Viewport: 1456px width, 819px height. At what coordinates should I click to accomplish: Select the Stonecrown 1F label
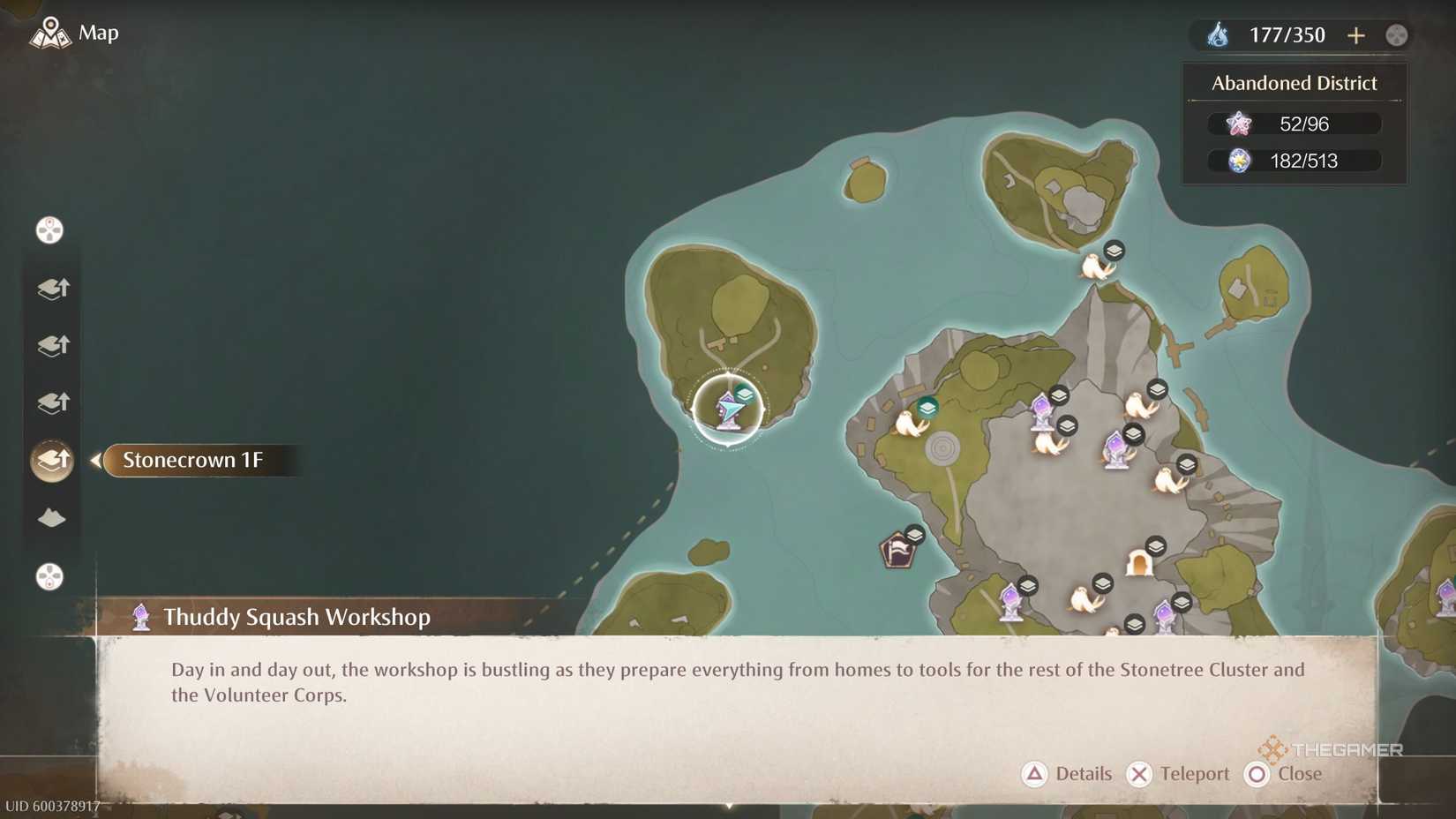pos(196,460)
